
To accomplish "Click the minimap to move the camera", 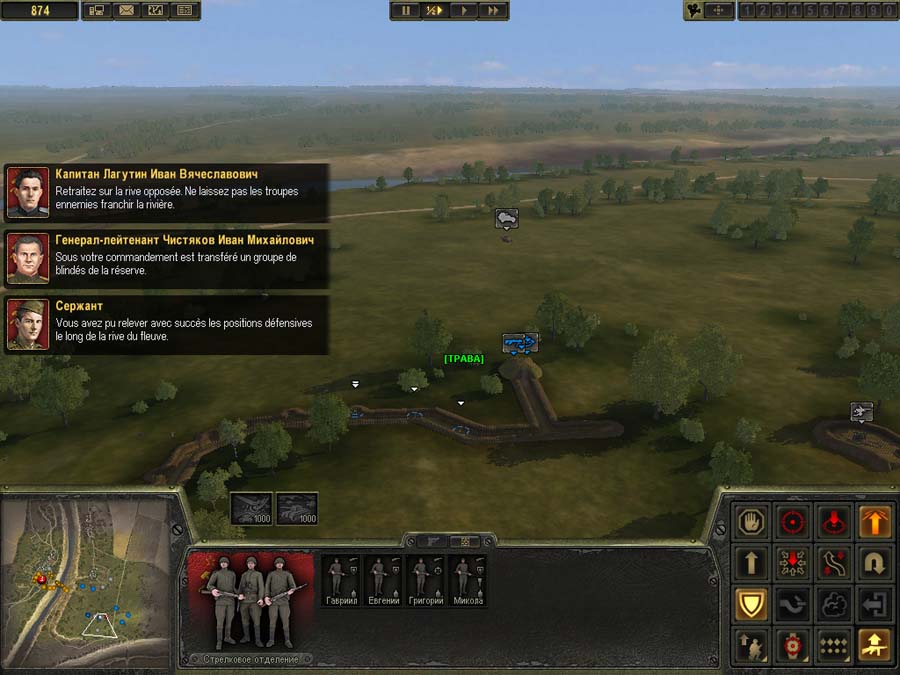I will [85, 580].
